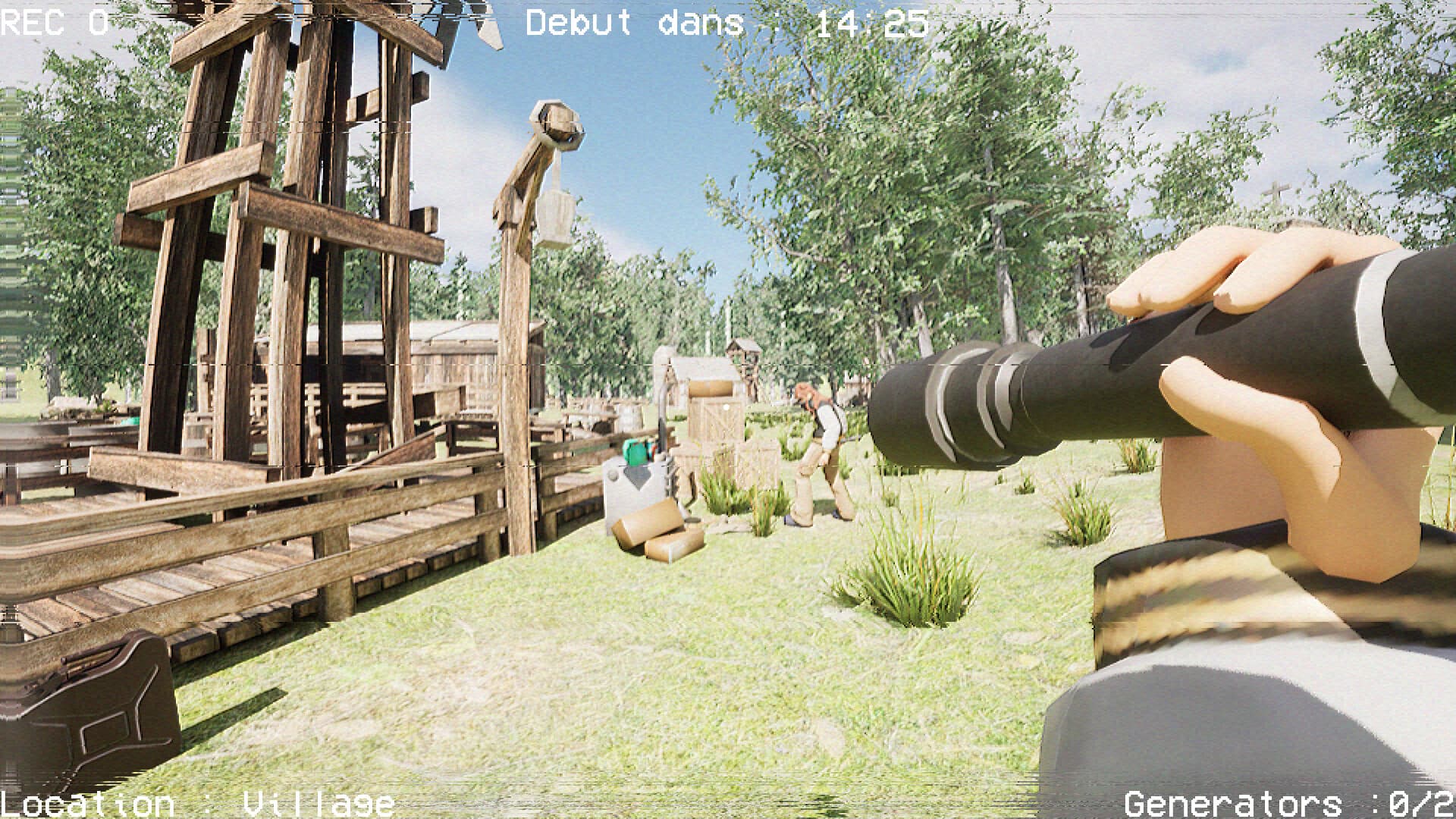Click the countdown timer showing 14:25
This screenshot has width=1456, height=819.
tap(872, 23)
